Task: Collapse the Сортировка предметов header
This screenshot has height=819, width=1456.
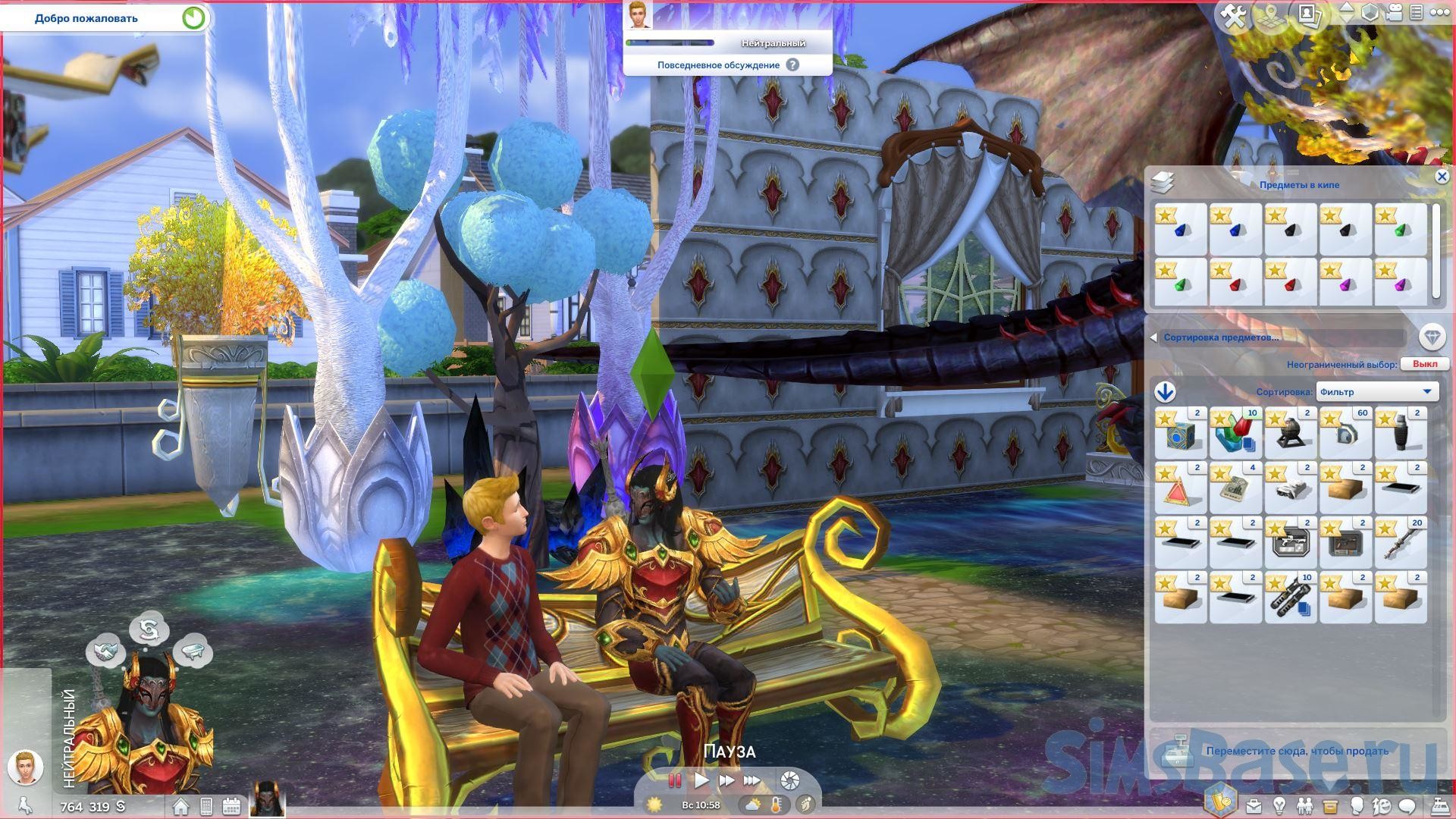Action: tap(1154, 337)
